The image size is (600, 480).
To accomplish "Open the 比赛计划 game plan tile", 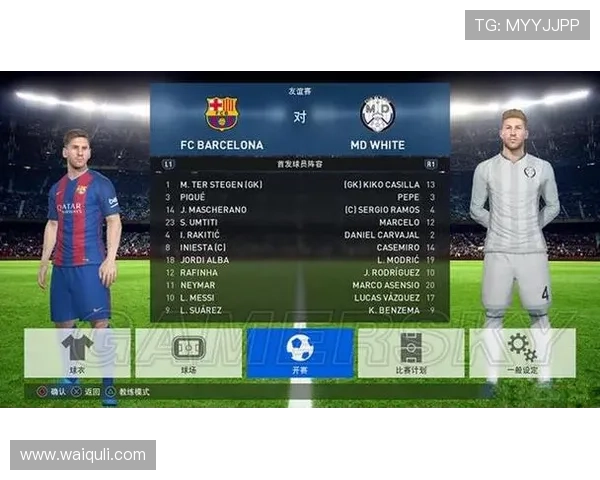I will (411, 353).
